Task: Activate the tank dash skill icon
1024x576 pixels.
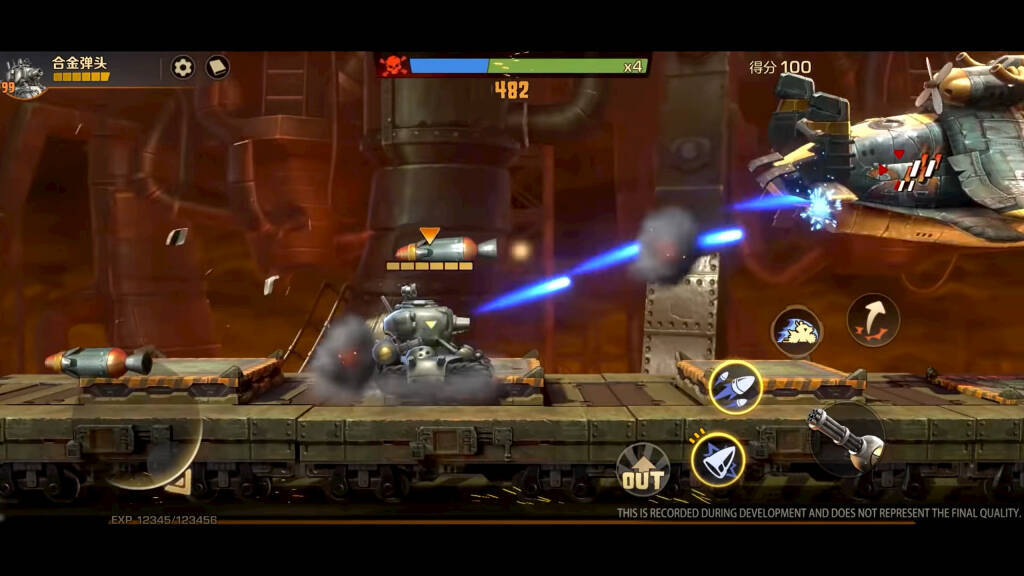Action: click(x=796, y=331)
